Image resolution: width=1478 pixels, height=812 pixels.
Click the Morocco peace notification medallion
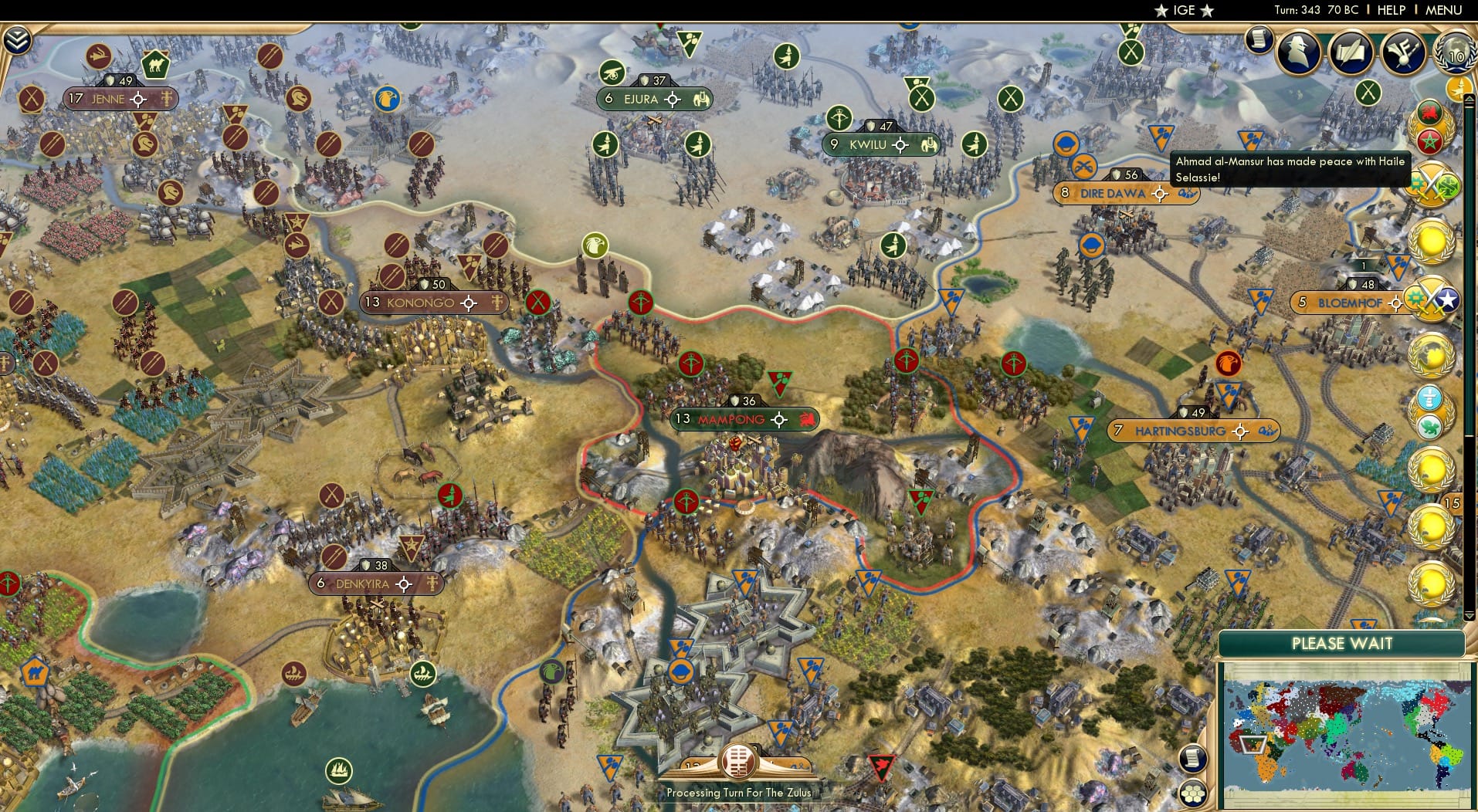[x=1431, y=128]
